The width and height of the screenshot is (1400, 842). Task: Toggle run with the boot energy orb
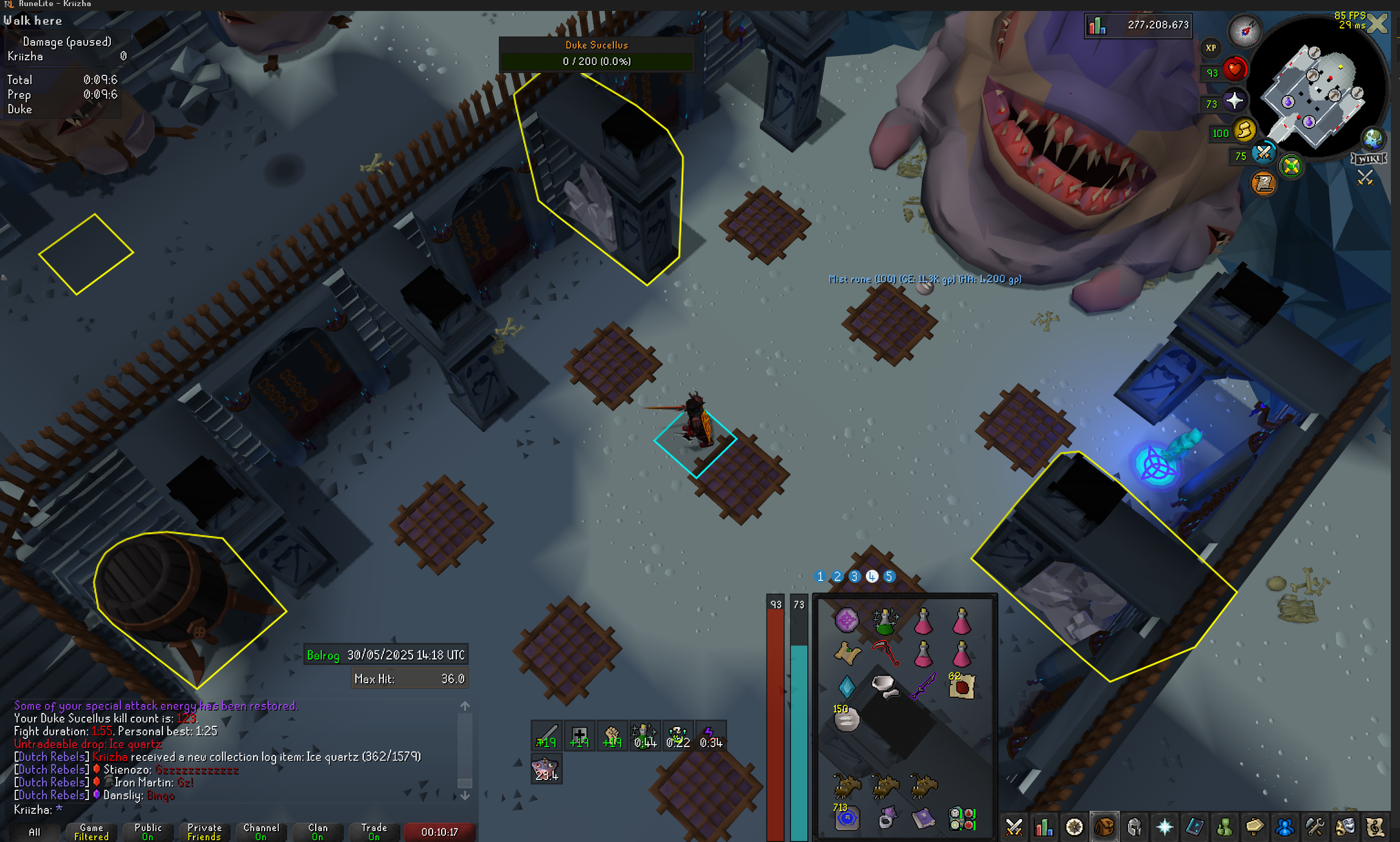coord(1245,131)
